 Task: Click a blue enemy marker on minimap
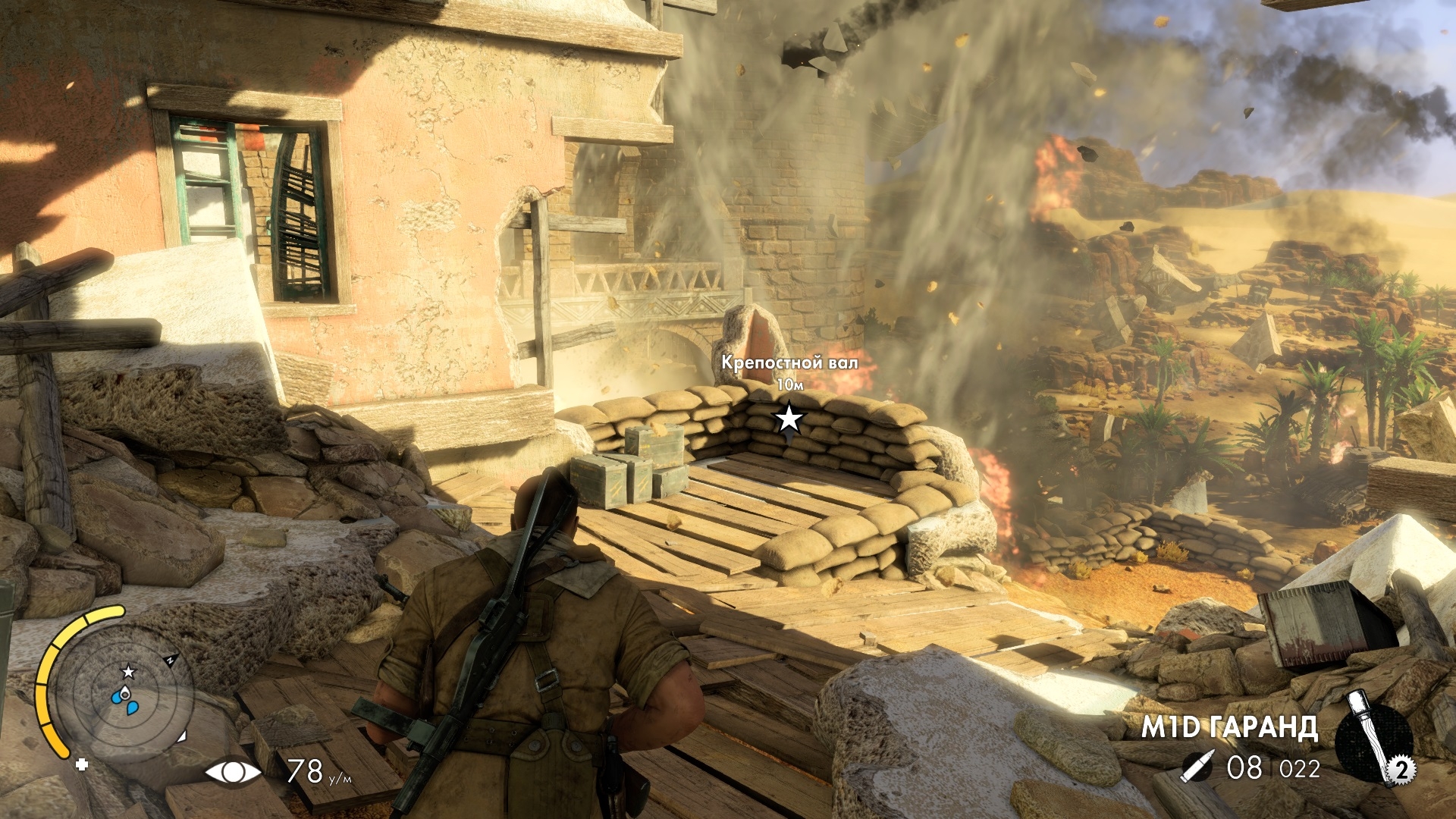[117, 697]
